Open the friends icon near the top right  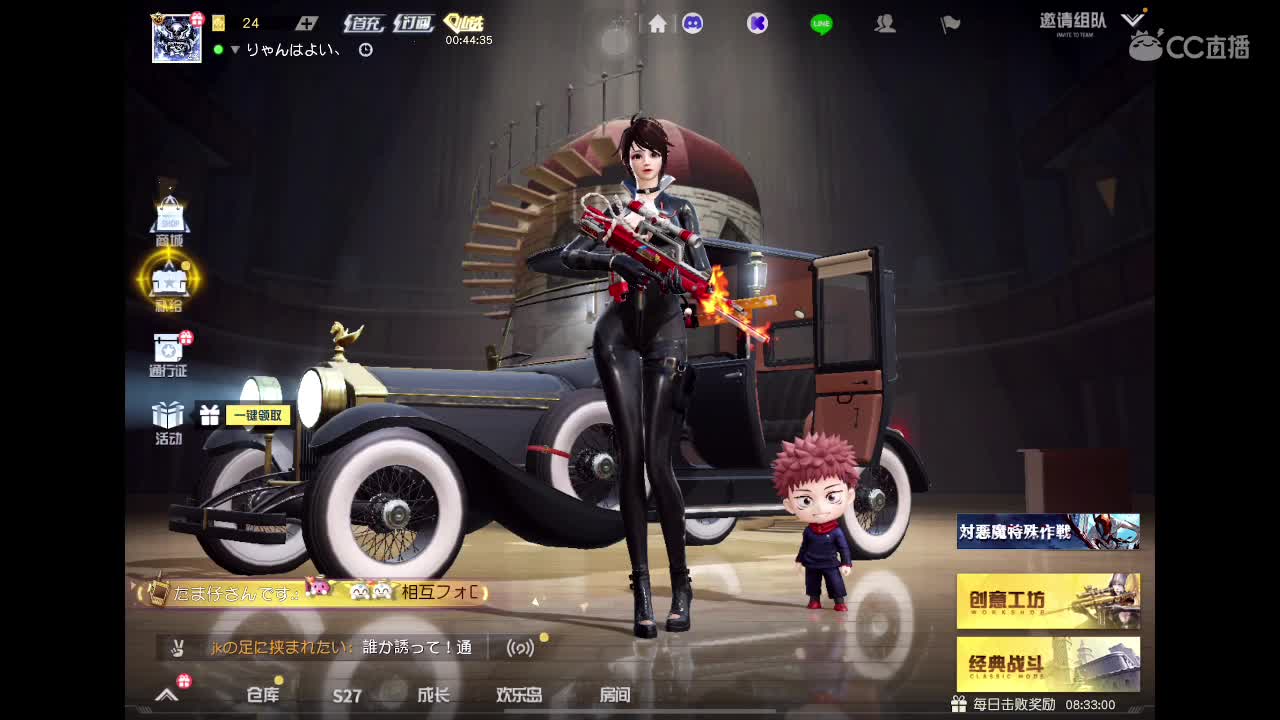coord(884,23)
